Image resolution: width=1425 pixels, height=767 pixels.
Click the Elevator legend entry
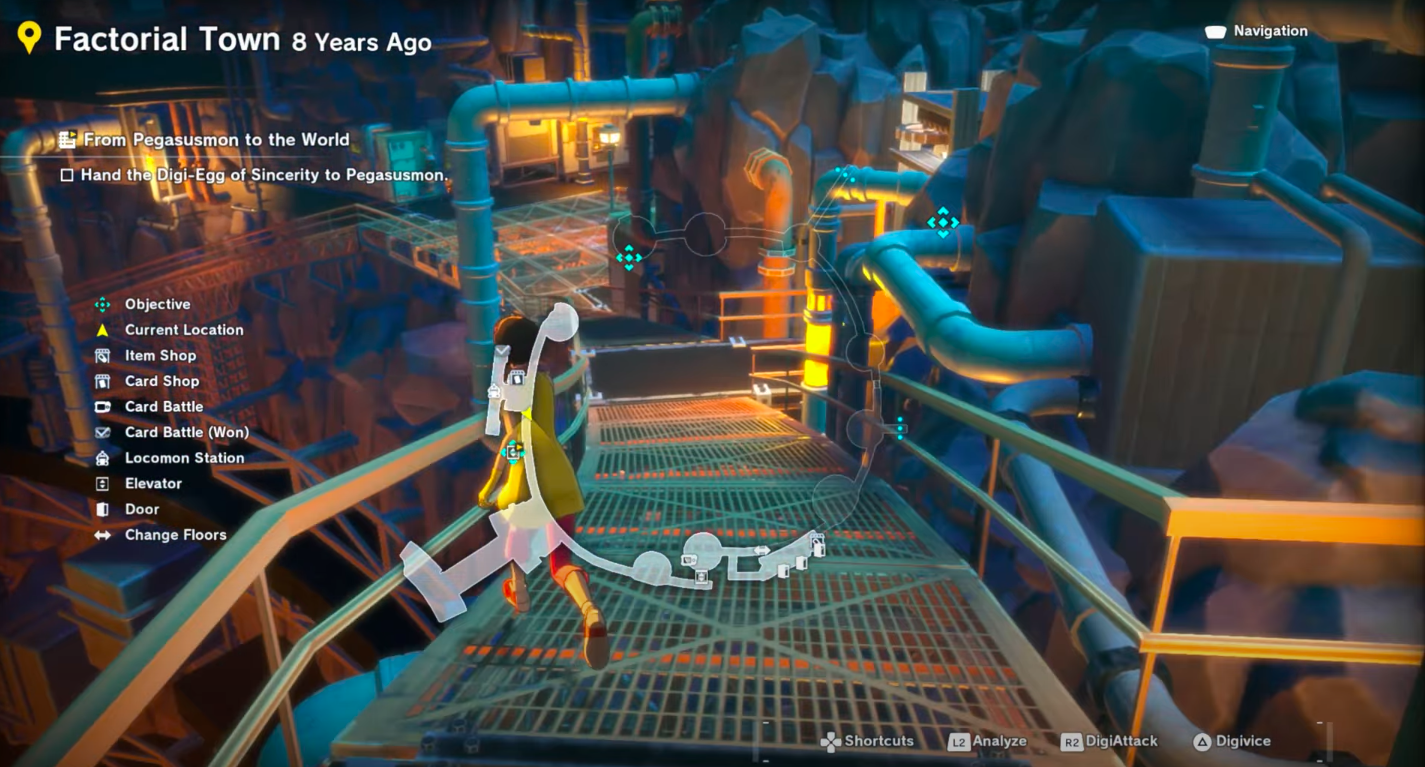(x=152, y=483)
